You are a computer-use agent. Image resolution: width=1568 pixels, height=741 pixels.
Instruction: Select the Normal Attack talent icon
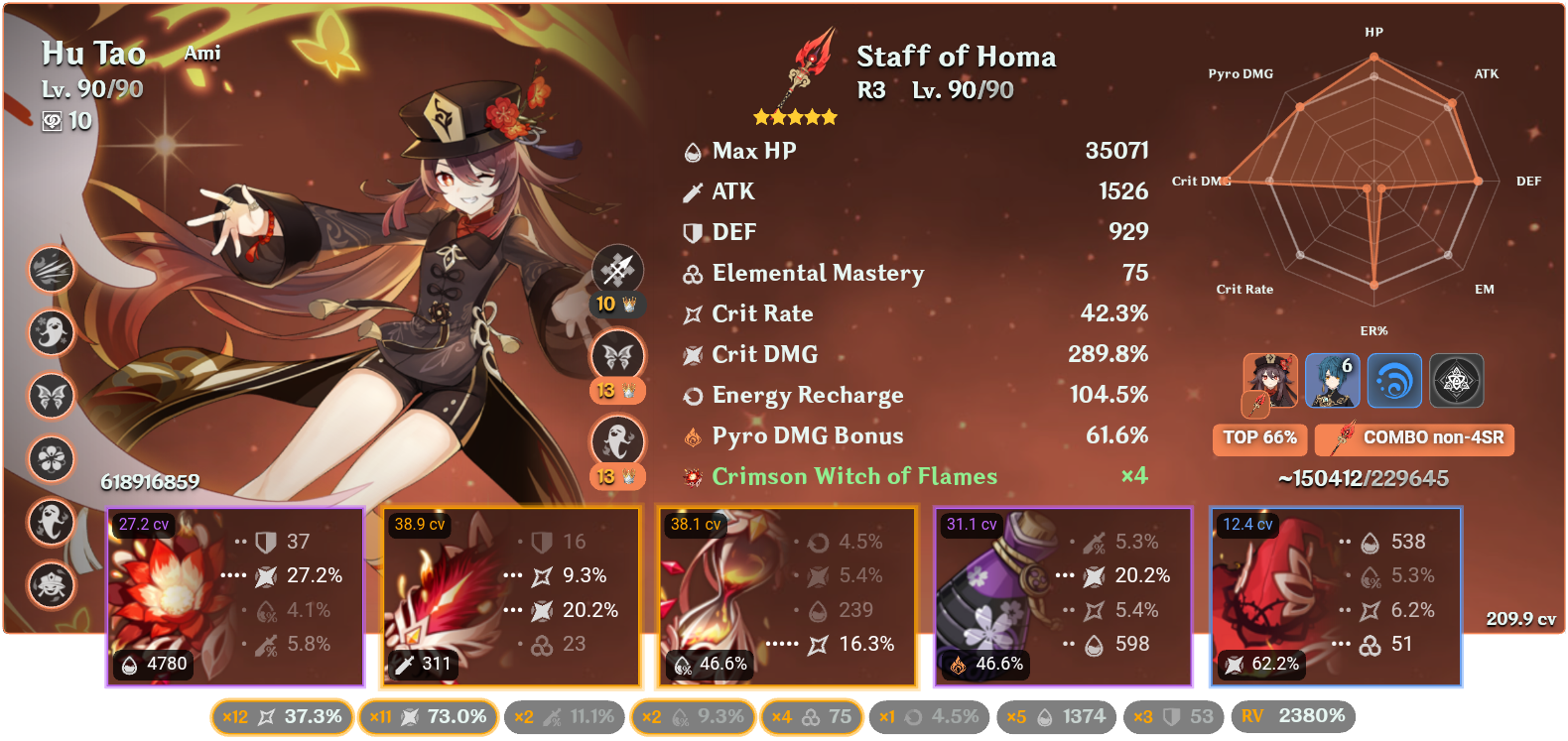point(51,272)
